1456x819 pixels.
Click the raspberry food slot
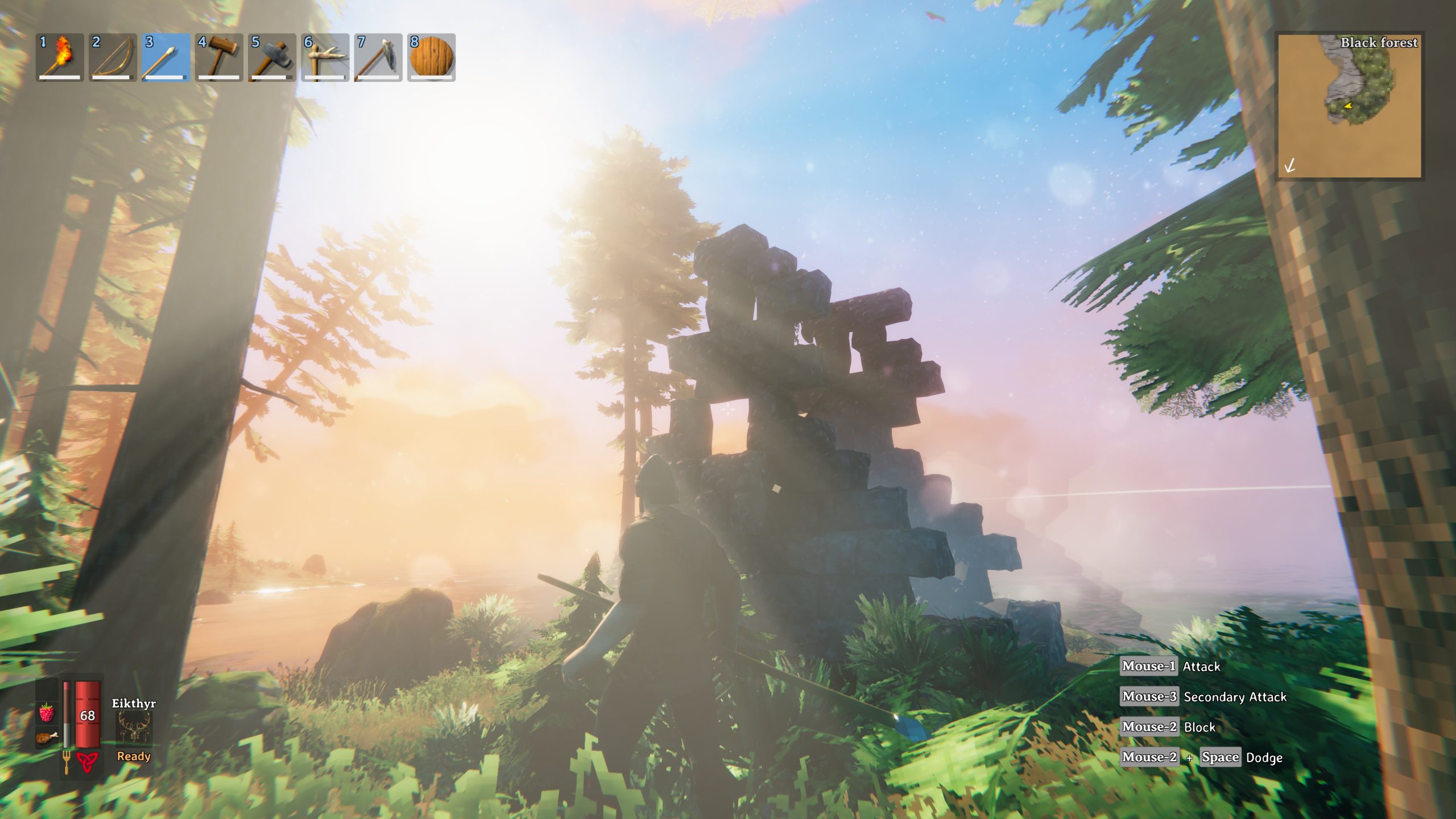47,713
